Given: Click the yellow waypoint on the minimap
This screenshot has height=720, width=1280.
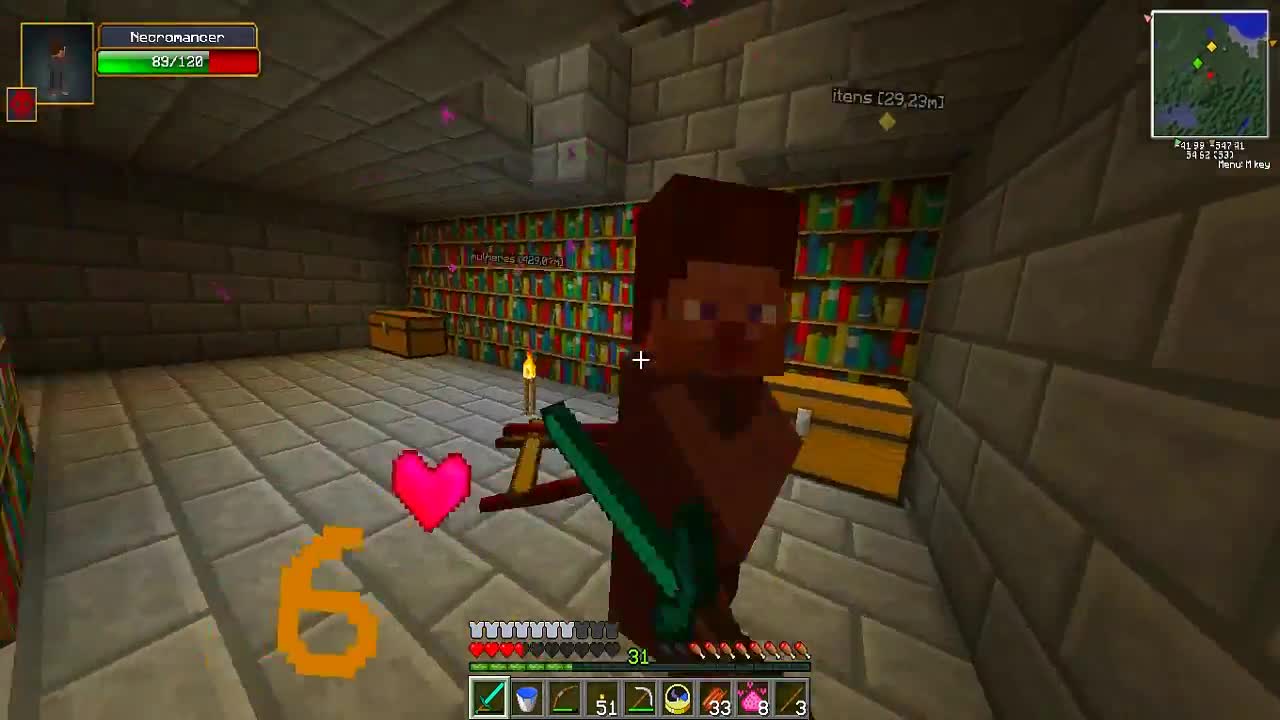Looking at the screenshot, I should (x=1211, y=46).
